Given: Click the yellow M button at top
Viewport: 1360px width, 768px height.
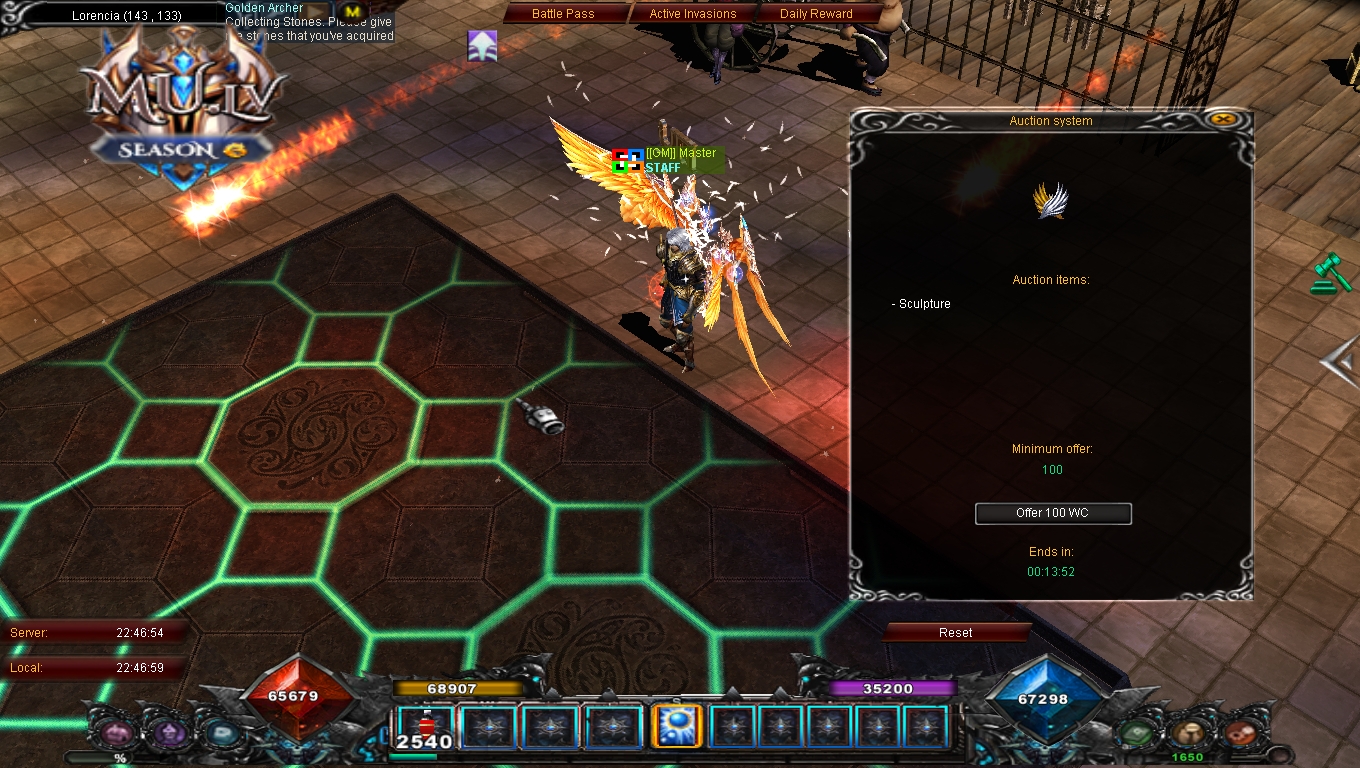Looking at the screenshot, I should [x=351, y=11].
